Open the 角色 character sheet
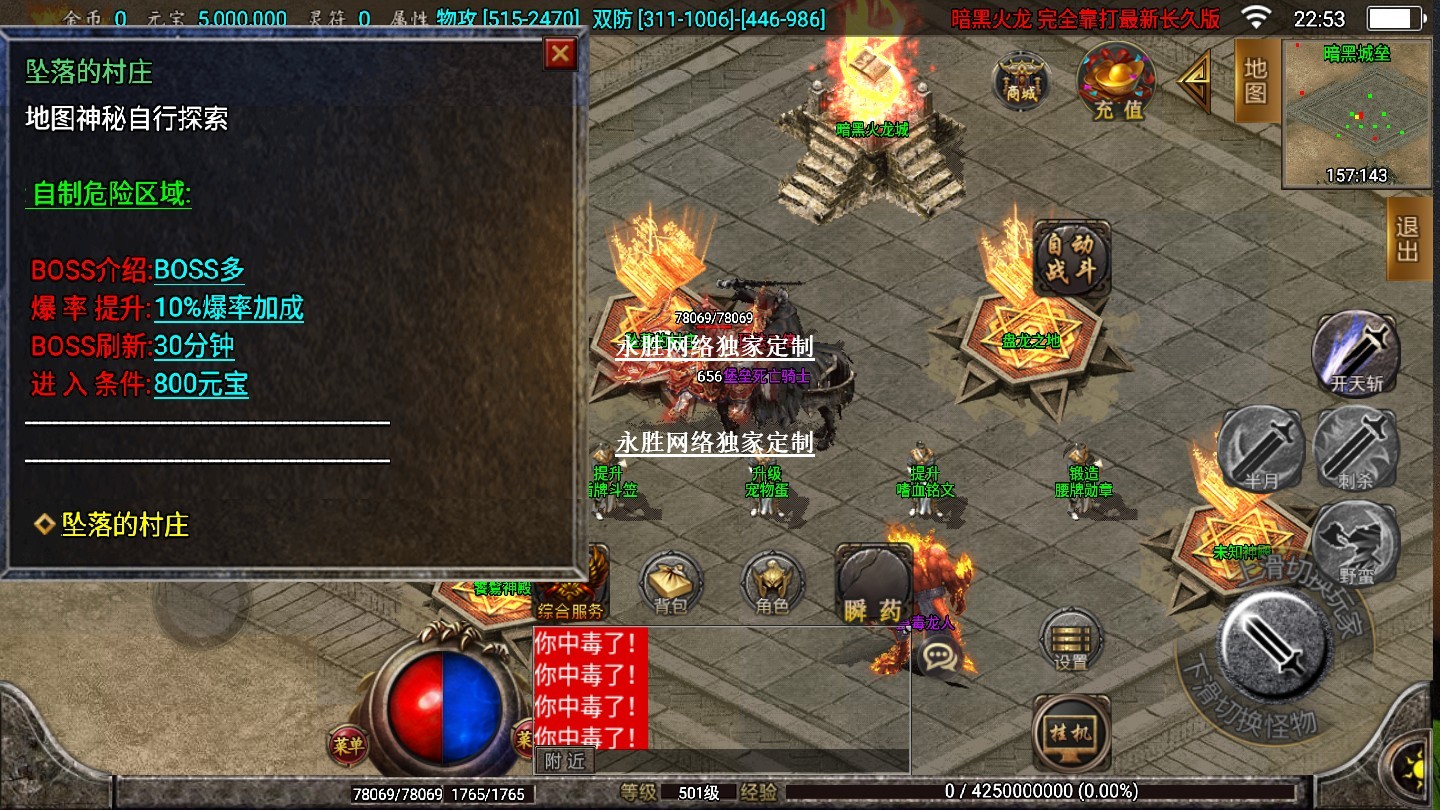1440x810 pixels. (x=772, y=583)
